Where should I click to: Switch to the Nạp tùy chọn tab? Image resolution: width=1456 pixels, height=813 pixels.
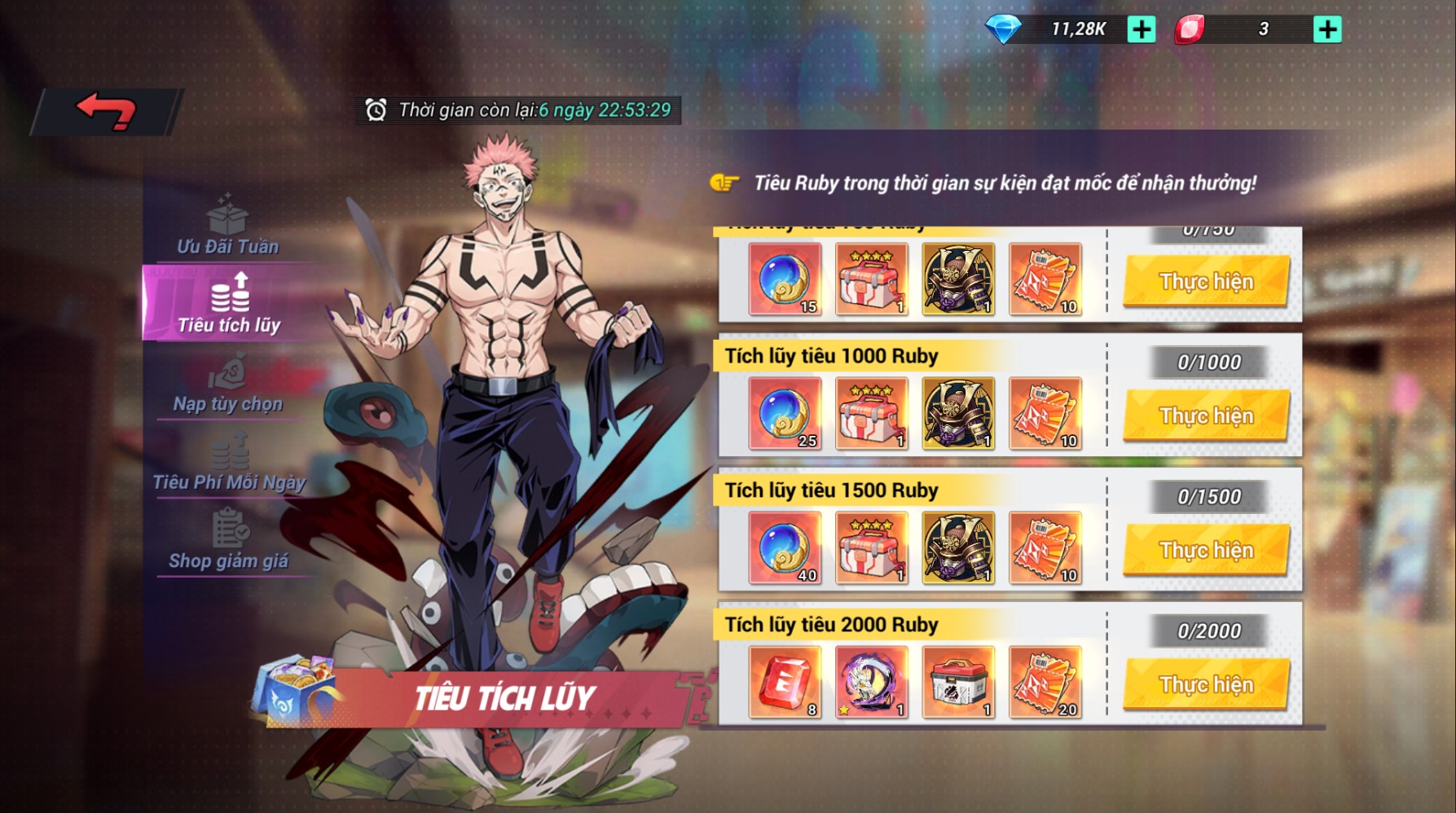click(x=228, y=383)
